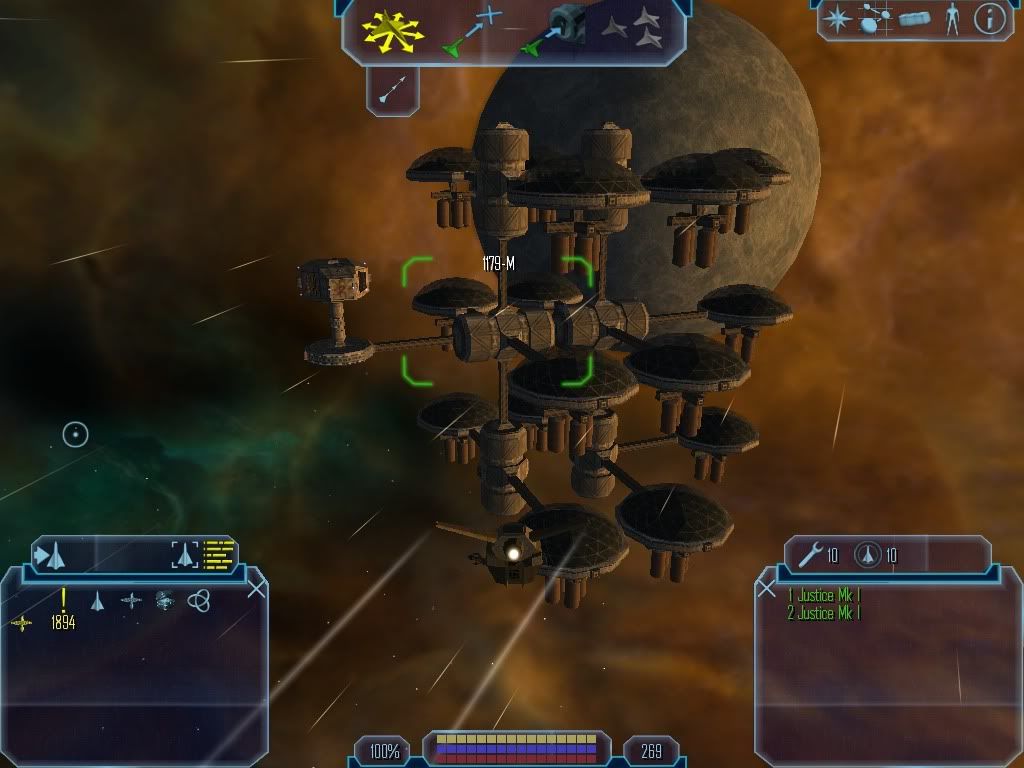Select wingman 2 Justice Mk I
This screenshot has height=768, width=1024.
click(824, 613)
